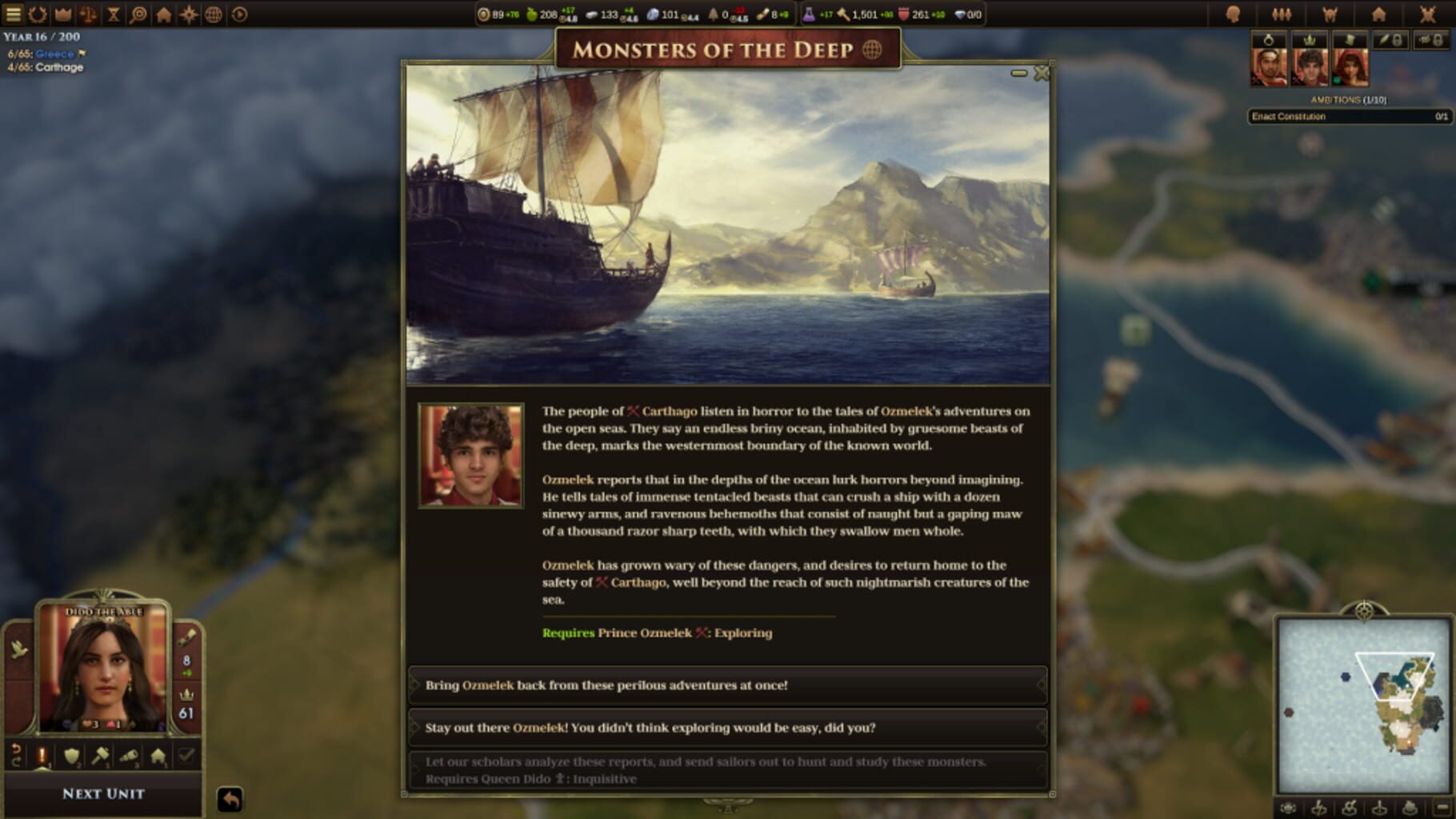Choose to bring Ozmelek back at once
This screenshot has height=819, width=1456.
click(728, 685)
